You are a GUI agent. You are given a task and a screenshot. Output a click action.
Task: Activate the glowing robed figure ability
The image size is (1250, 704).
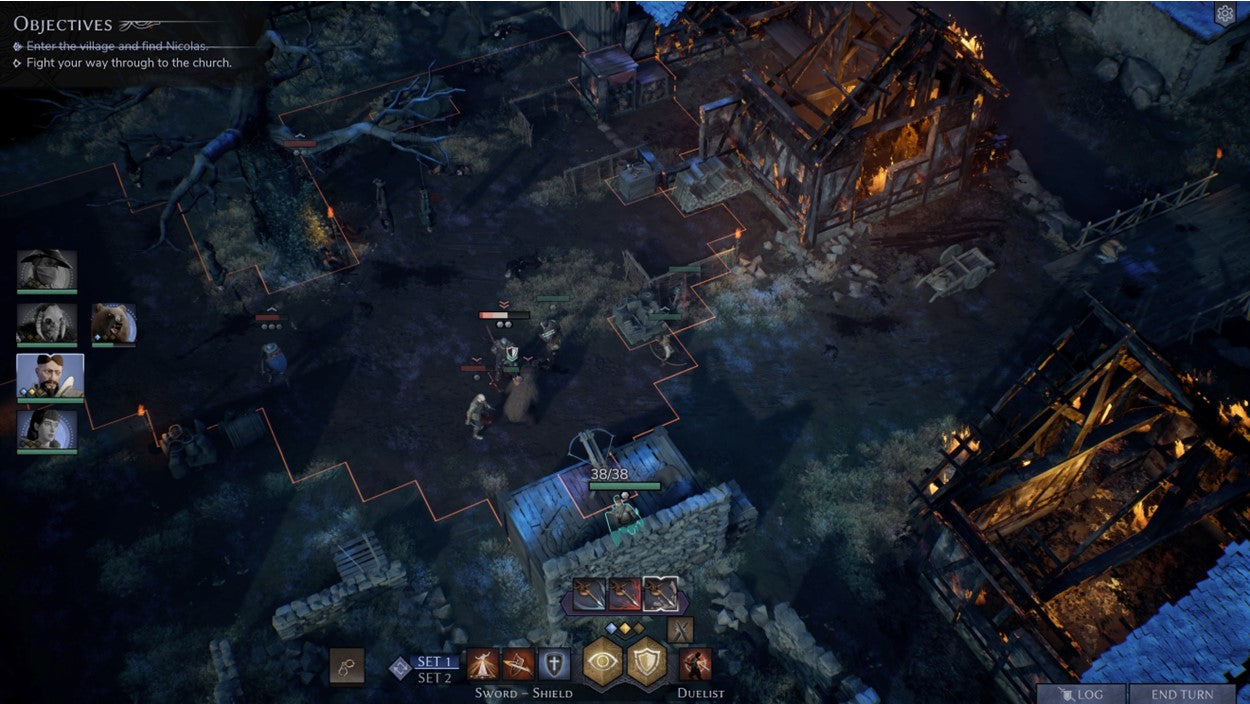(483, 664)
